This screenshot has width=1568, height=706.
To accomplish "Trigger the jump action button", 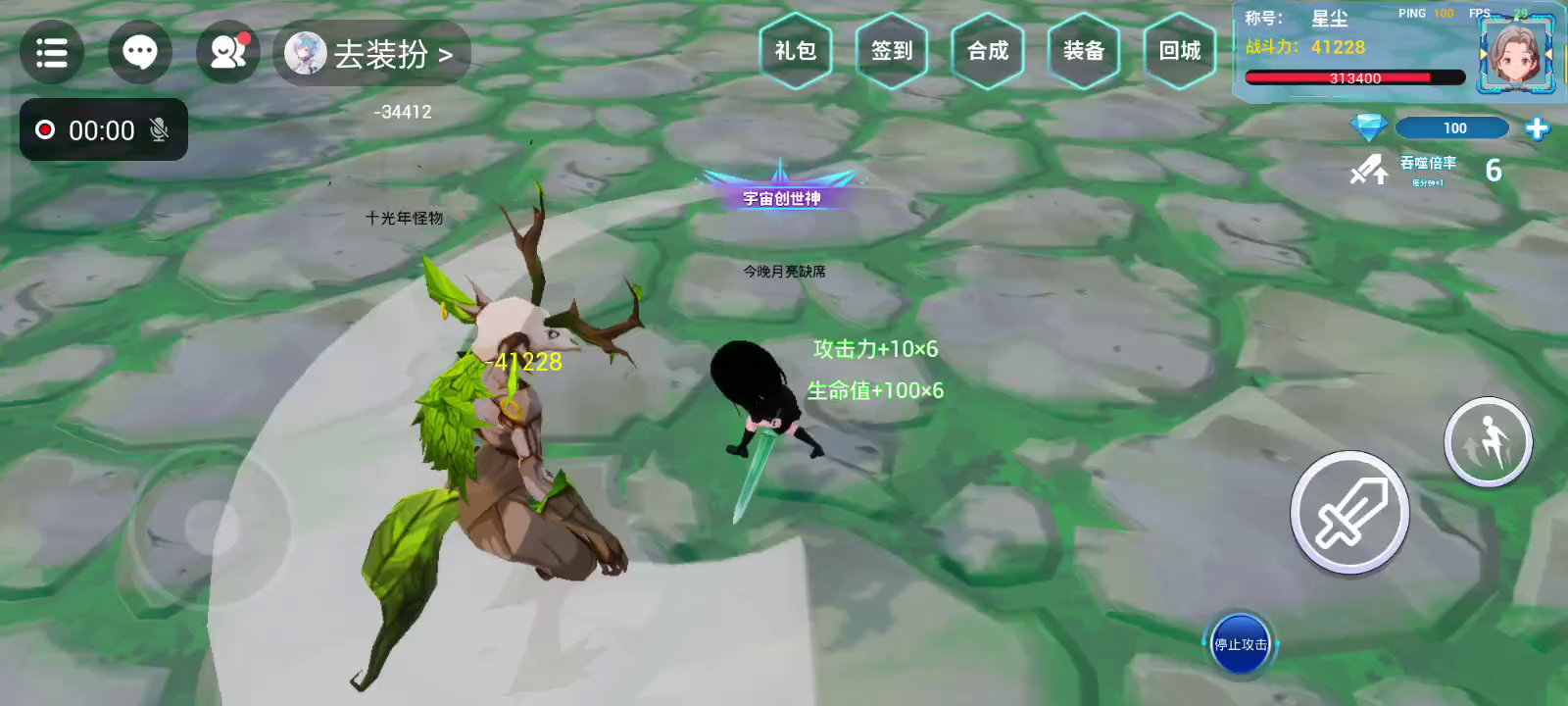I will [1488, 442].
